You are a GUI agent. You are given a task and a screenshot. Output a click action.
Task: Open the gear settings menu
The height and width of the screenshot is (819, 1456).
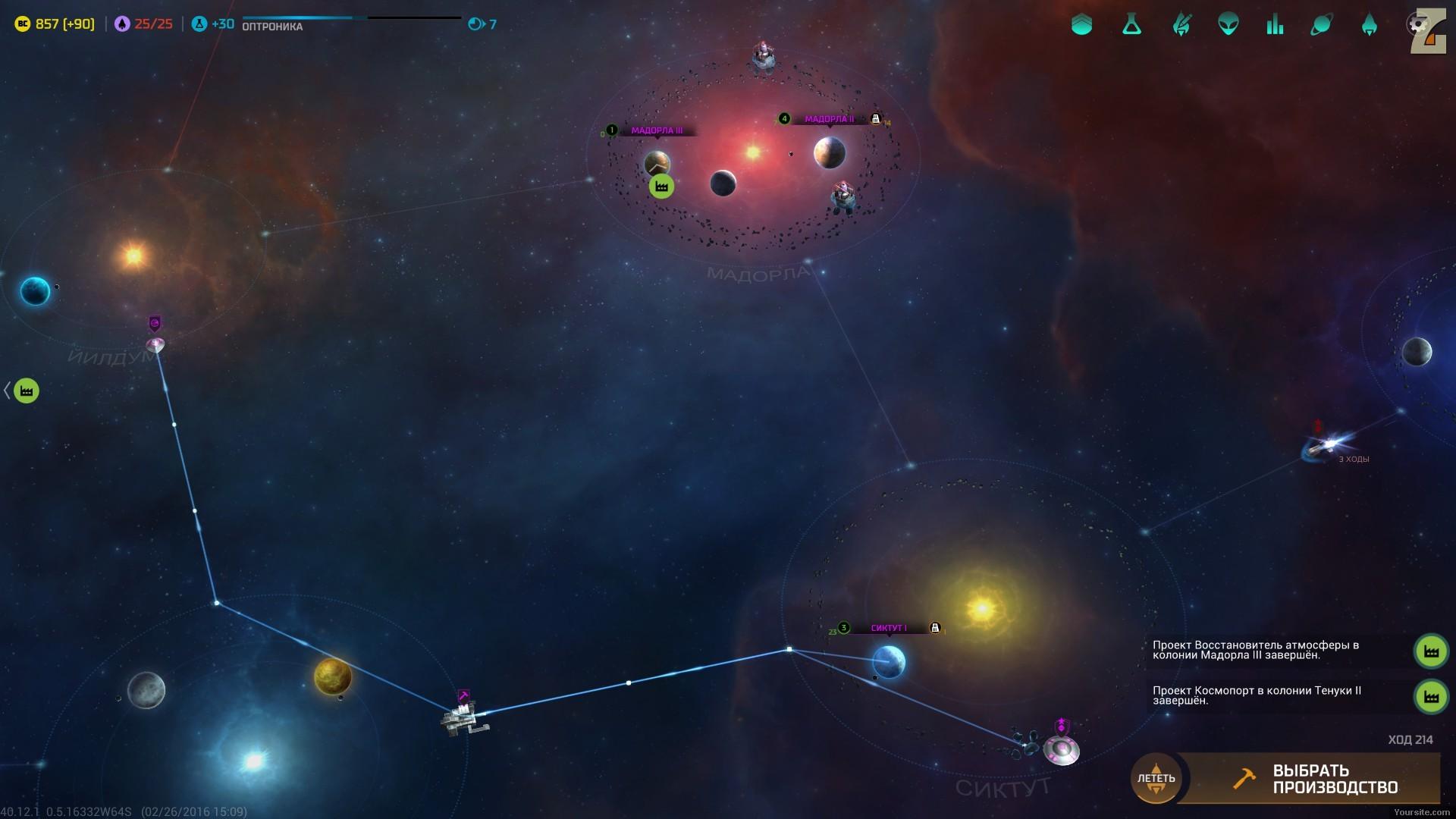(1417, 24)
